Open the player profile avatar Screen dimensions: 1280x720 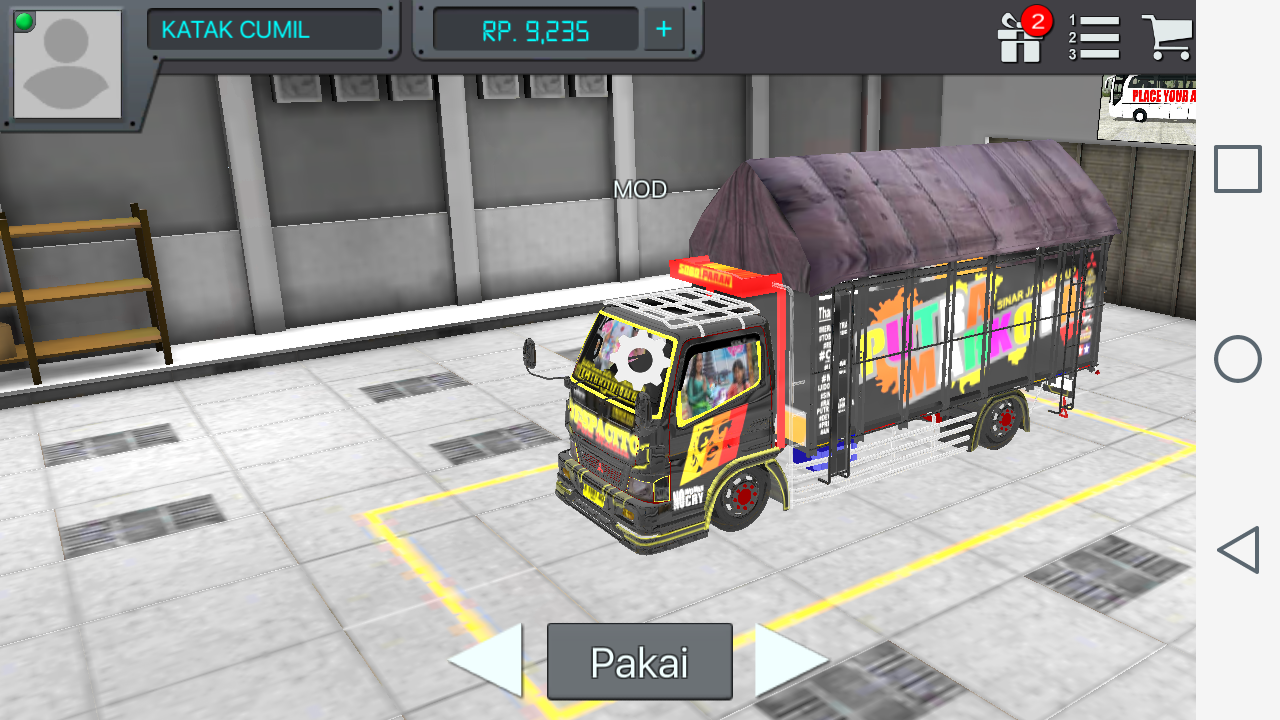pos(66,65)
